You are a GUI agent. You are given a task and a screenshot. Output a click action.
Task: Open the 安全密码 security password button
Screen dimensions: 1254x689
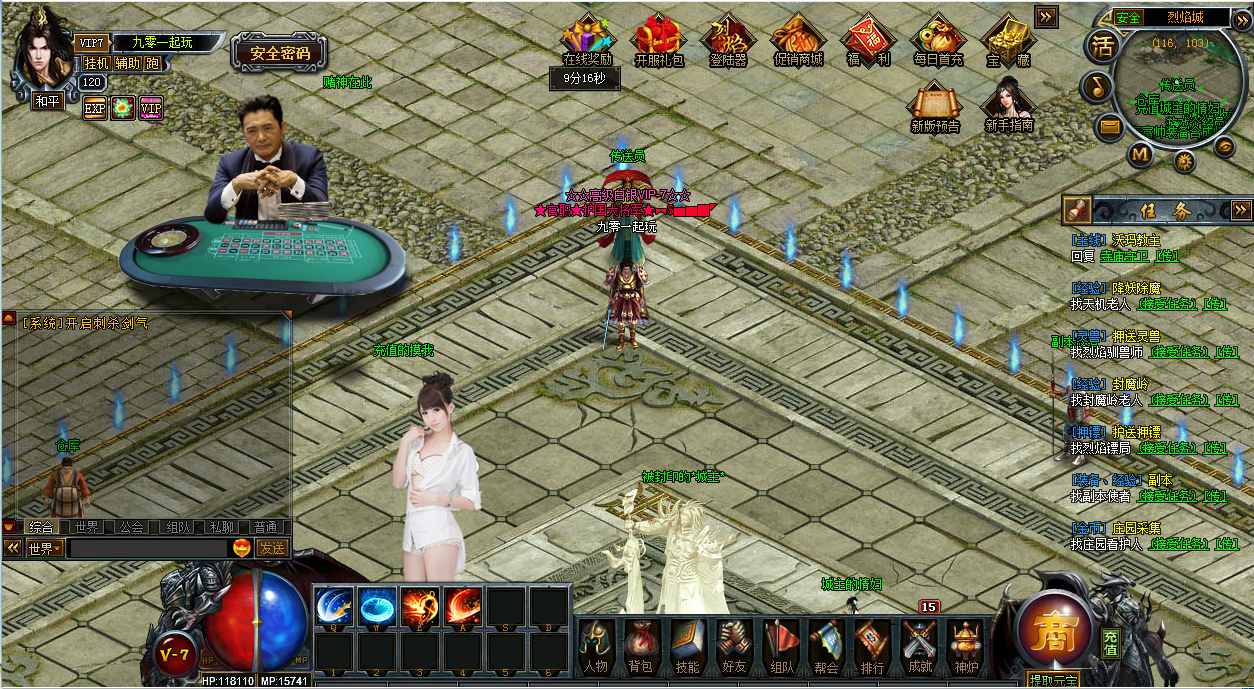coord(280,54)
